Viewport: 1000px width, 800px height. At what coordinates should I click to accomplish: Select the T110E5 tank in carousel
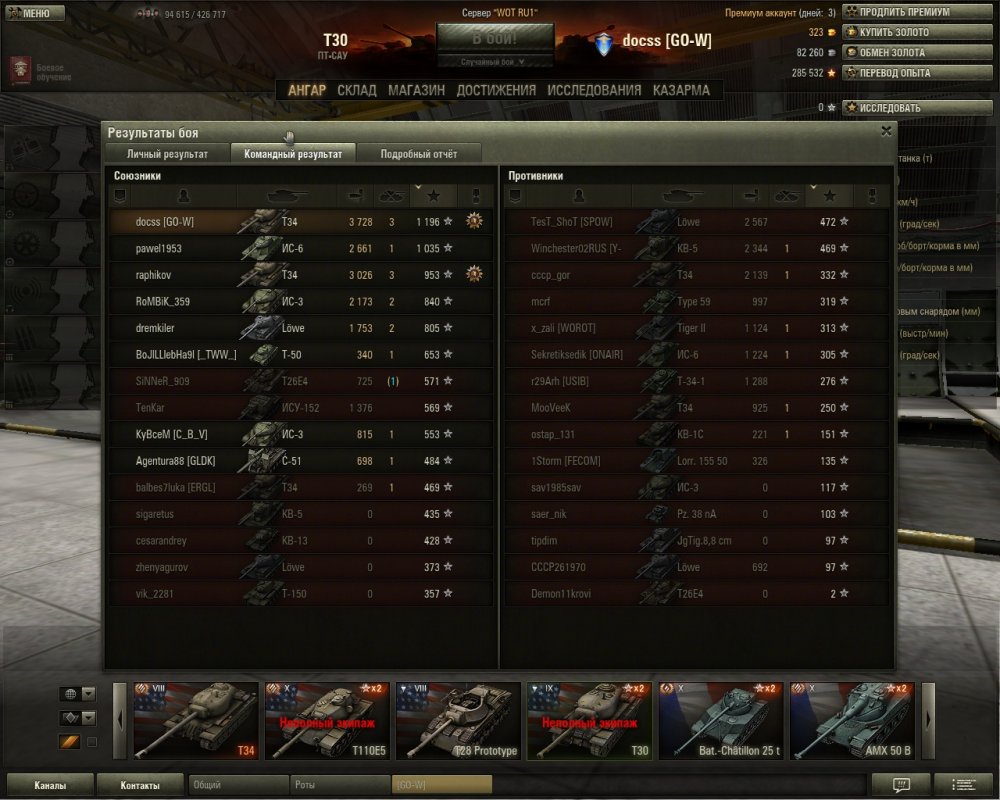pos(327,721)
